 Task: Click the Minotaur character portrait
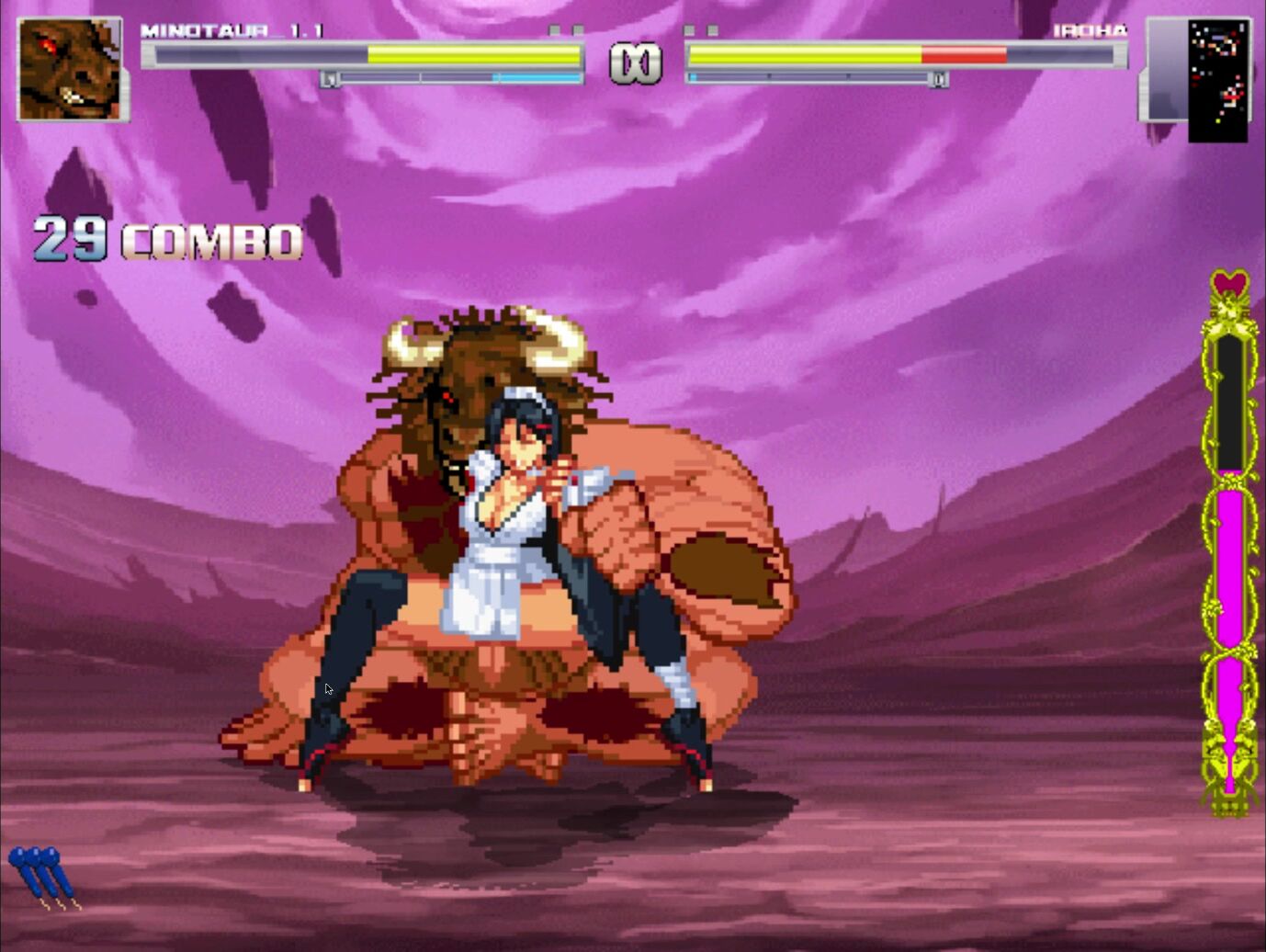pos(70,70)
